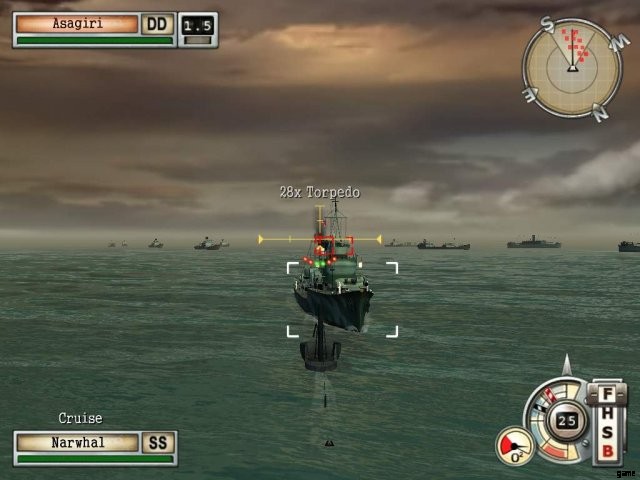This screenshot has width=640, height=480.
Task: Click the depth dial showing 25
Action: pos(569,420)
